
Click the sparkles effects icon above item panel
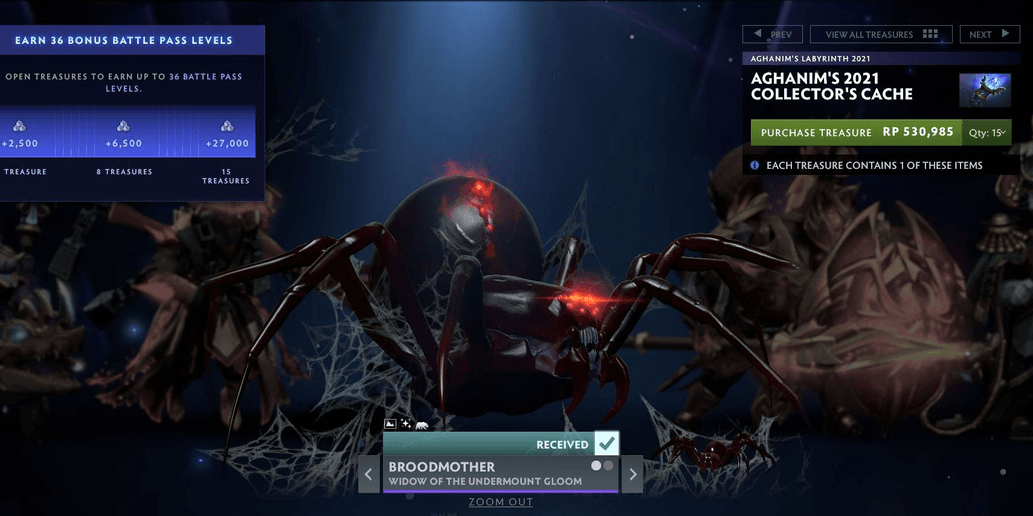tap(406, 425)
